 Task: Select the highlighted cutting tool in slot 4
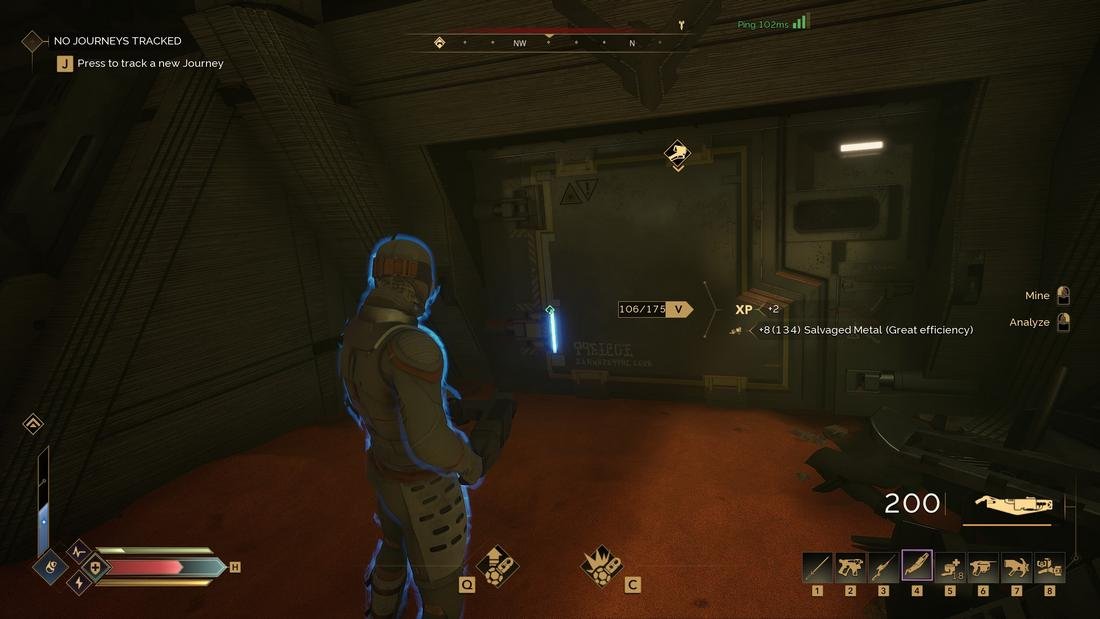coord(917,566)
